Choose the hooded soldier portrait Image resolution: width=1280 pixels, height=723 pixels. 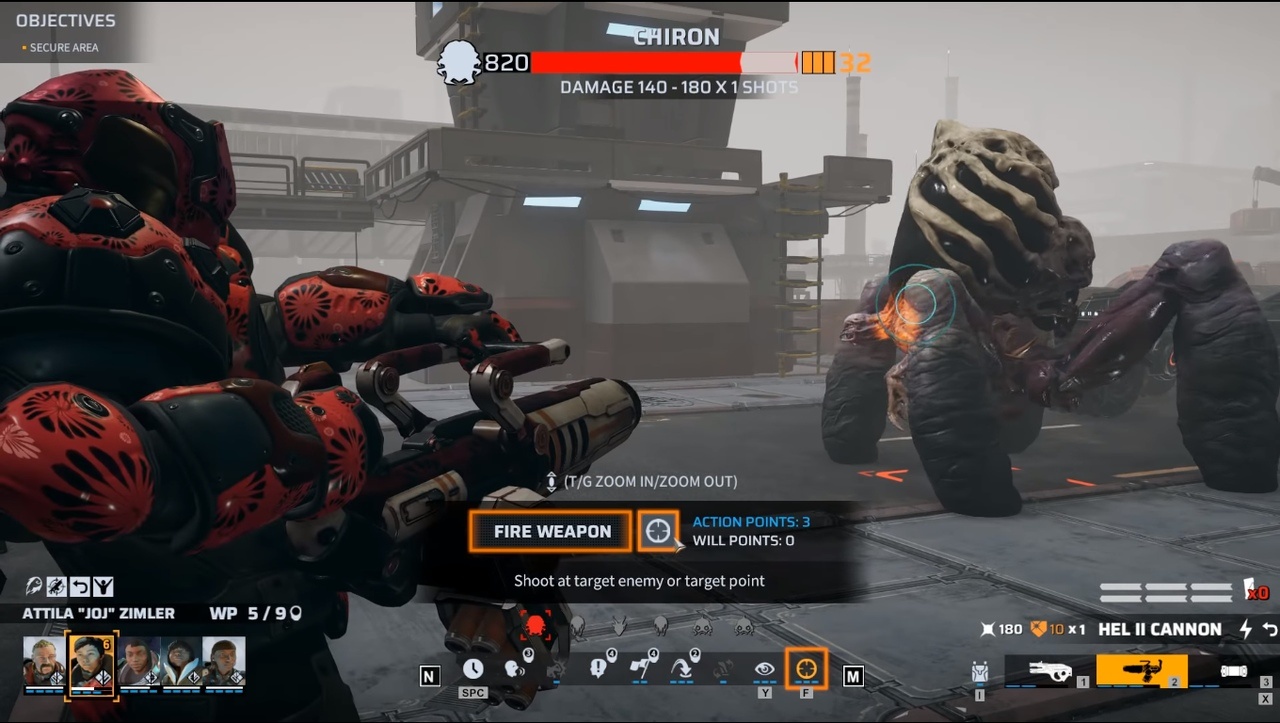tap(182, 661)
